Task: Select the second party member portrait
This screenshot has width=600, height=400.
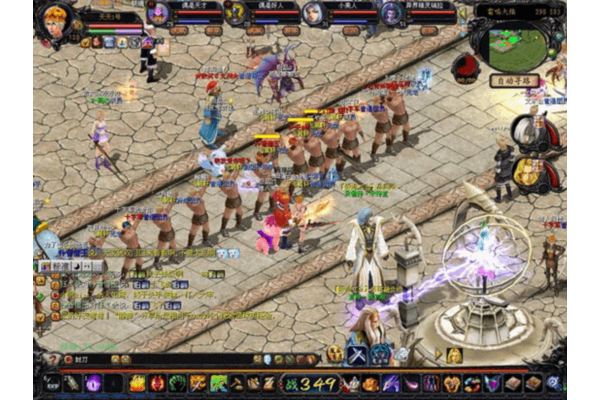Action: [x=235, y=13]
